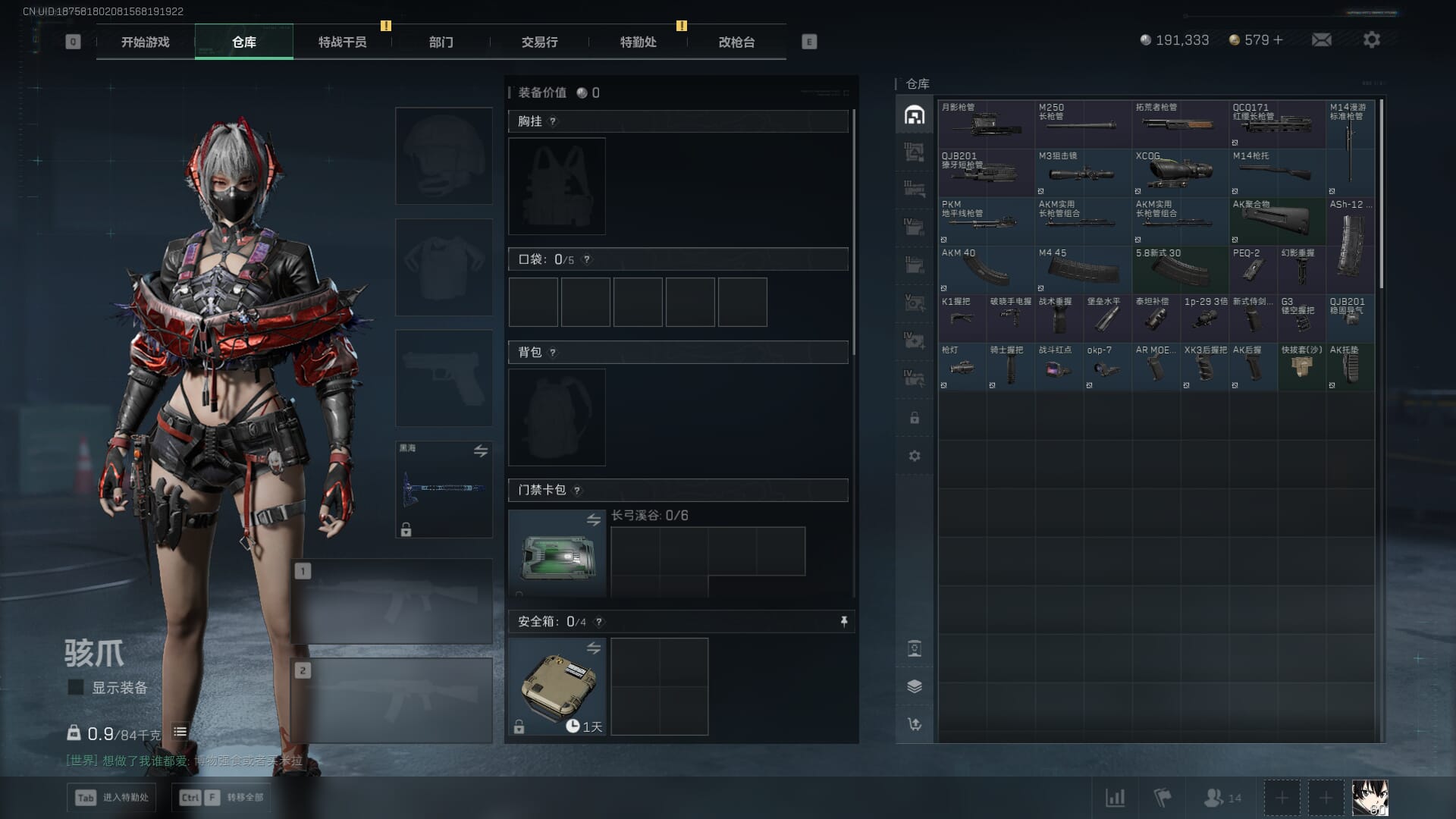Pin the 安全箱 section with pushpin icon
This screenshot has width=1456, height=819.
pos(843,622)
